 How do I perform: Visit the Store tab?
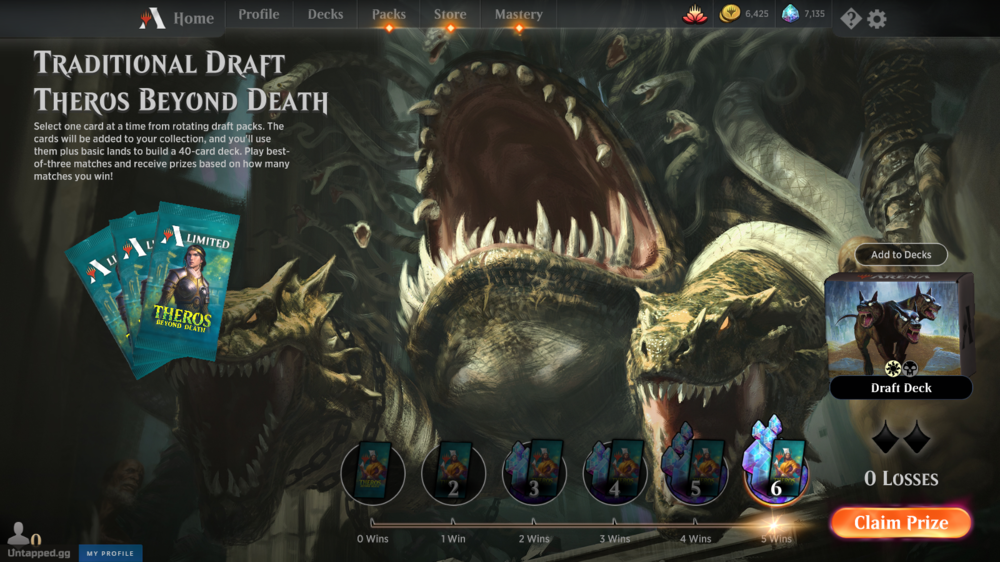(450, 15)
